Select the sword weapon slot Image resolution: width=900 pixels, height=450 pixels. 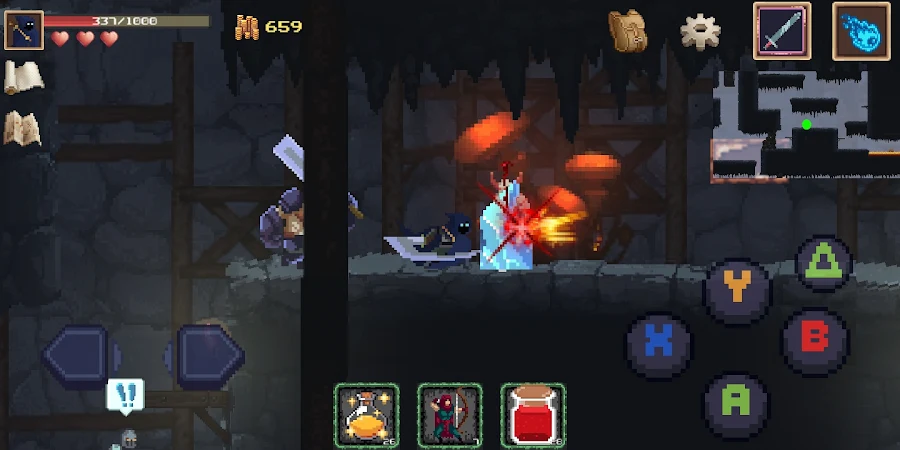pyautogui.click(x=782, y=31)
